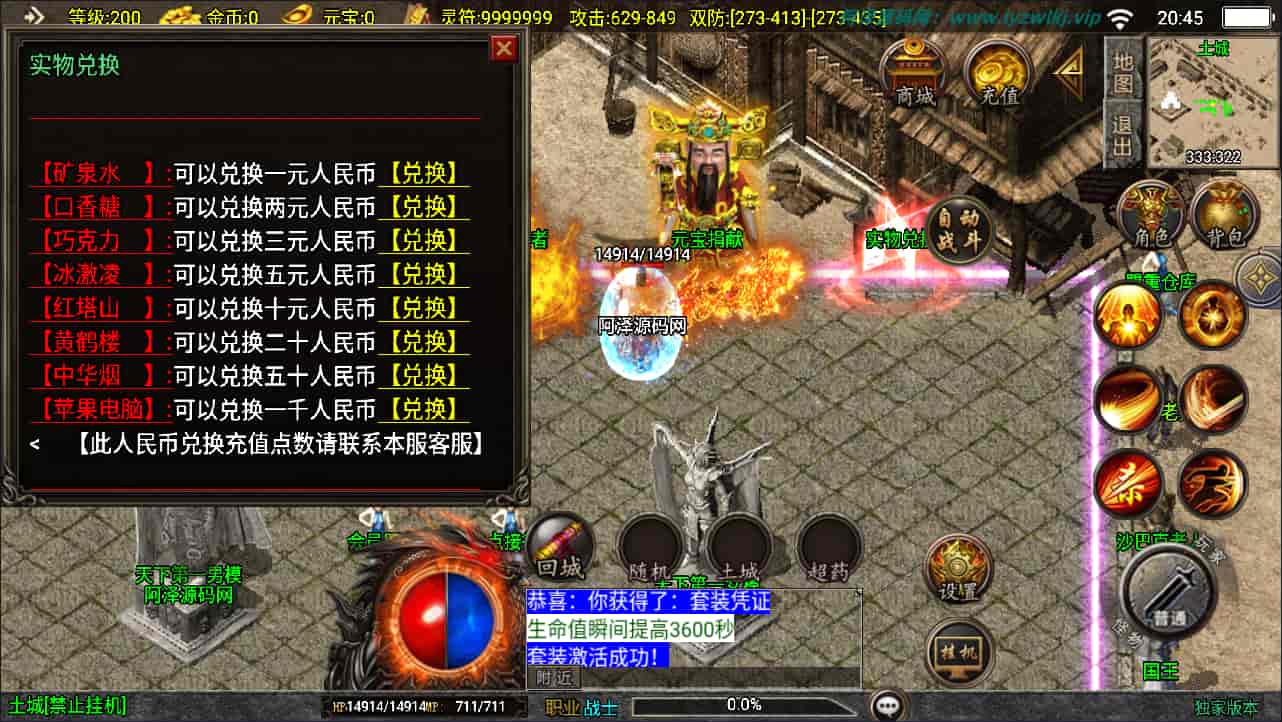Use the 回城 town return scroll
The width and height of the screenshot is (1282, 722).
pyautogui.click(x=560, y=548)
